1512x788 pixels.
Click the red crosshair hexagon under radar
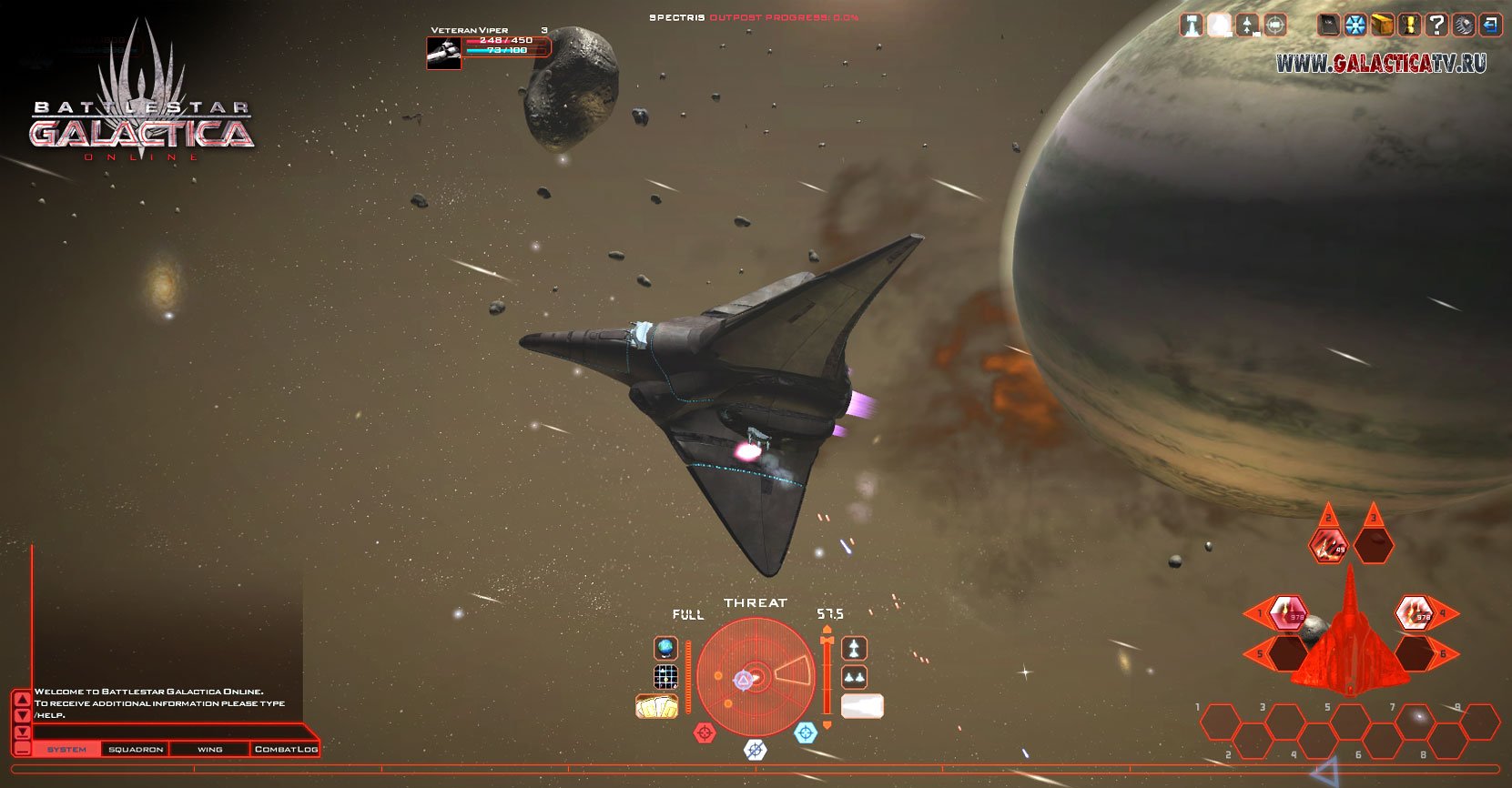pos(705,732)
